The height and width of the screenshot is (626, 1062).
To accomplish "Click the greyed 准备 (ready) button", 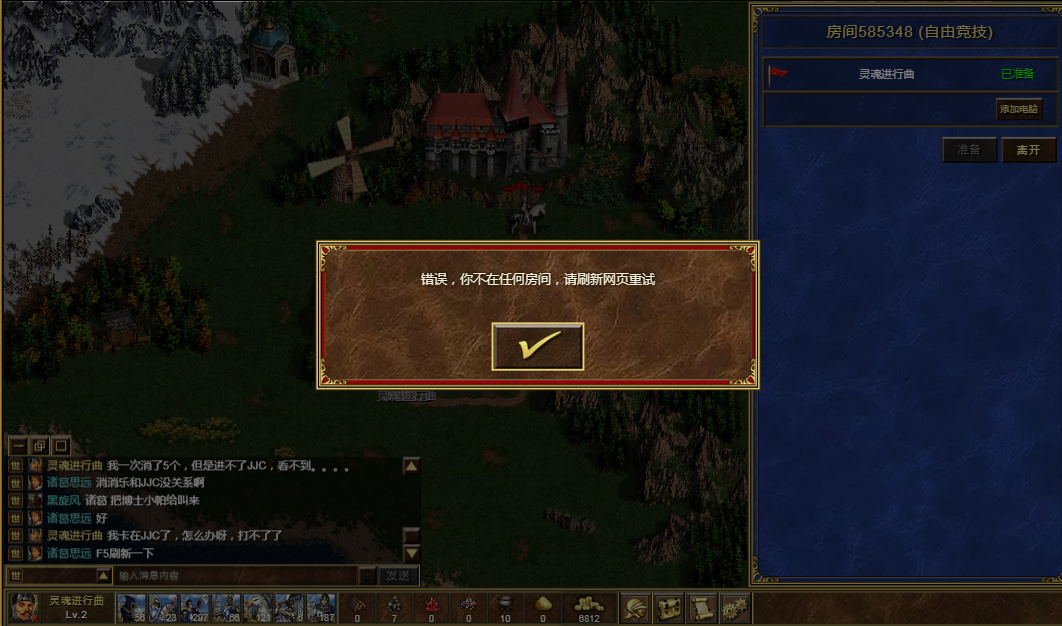I will (x=969, y=150).
